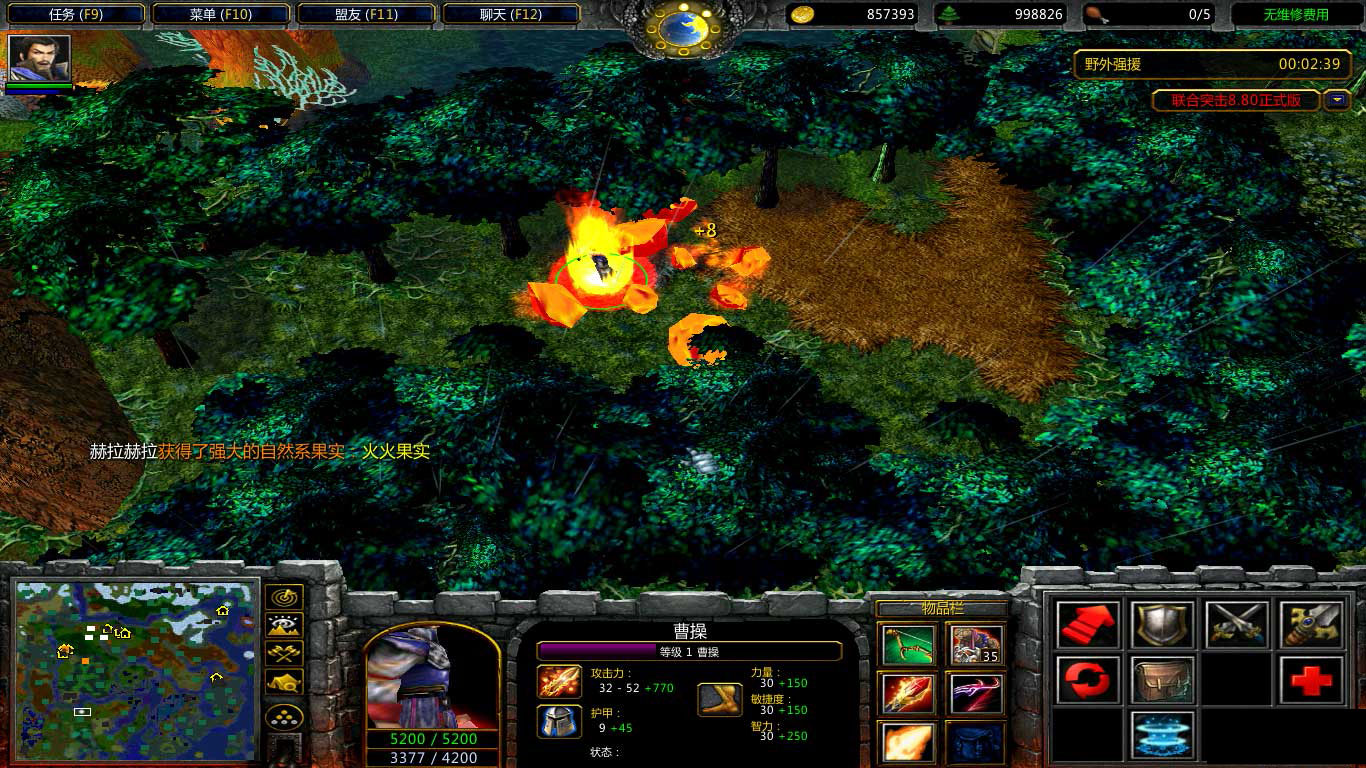Open the 菜单 (F10) menu
This screenshot has height=768, width=1366.
[x=221, y=15]
